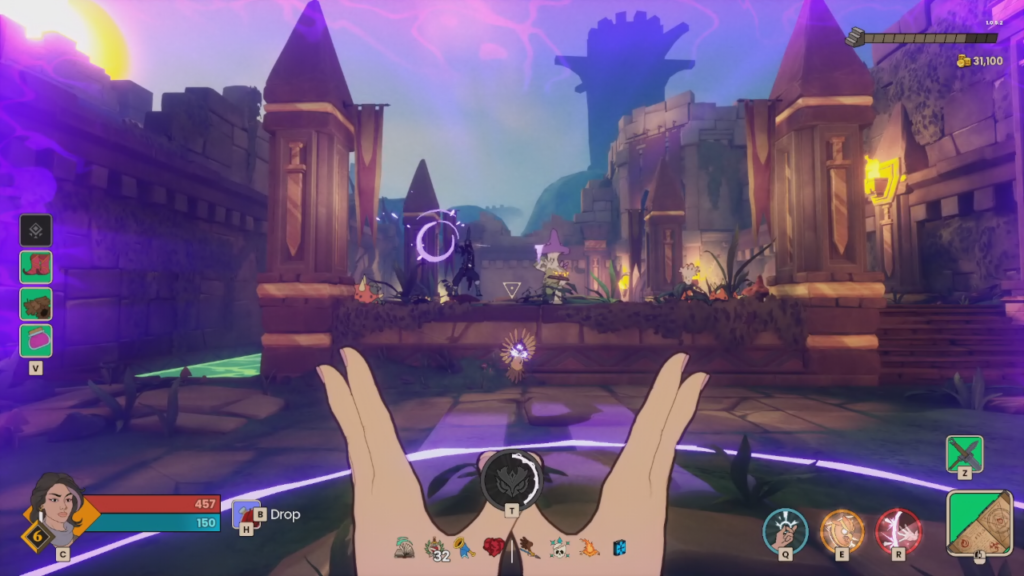Viewport: 1024px width, 576px height.
Task: Click the red heart status icon
Action: coord(493,547)
